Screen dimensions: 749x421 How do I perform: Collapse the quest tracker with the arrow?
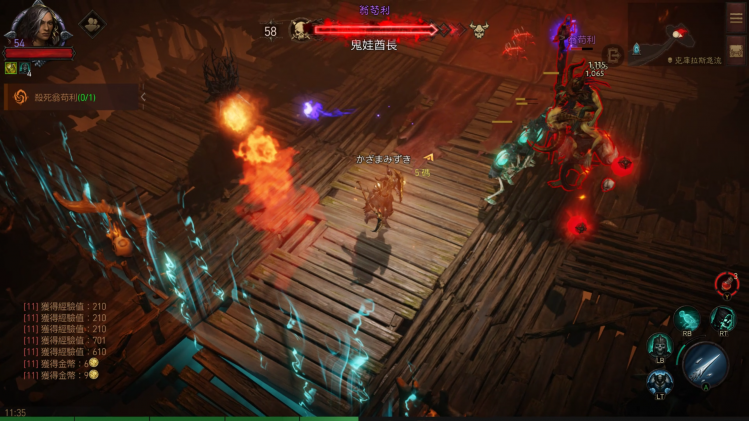tap(143, 97)
